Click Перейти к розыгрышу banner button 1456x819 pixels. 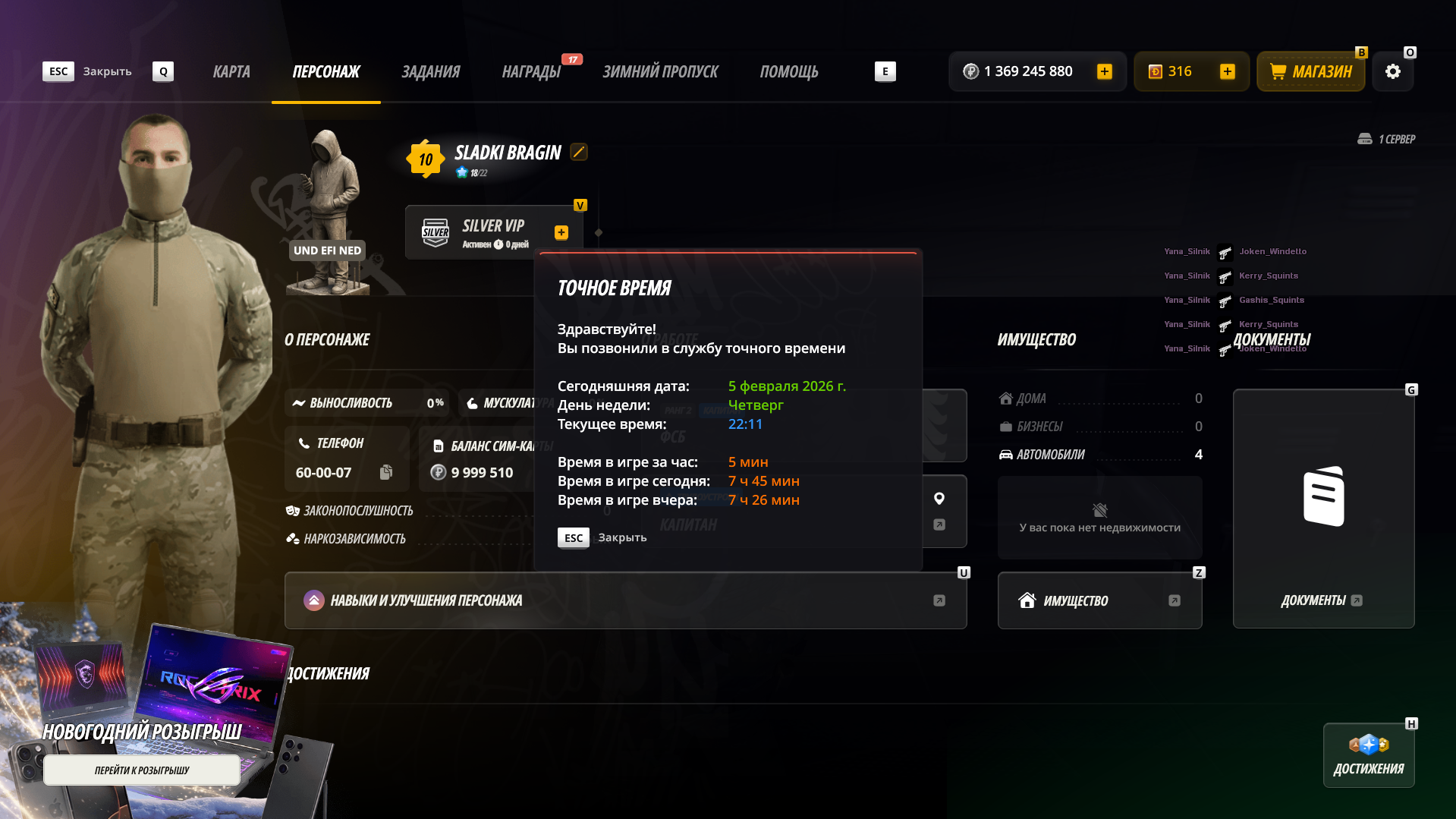142,770
